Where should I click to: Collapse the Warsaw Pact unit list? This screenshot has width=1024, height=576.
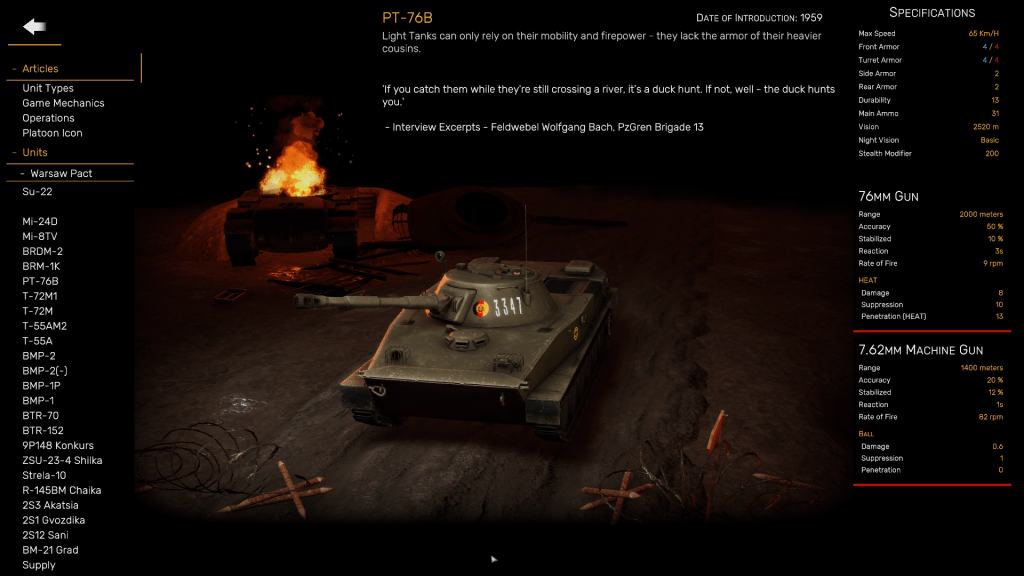tap(60, 173)
